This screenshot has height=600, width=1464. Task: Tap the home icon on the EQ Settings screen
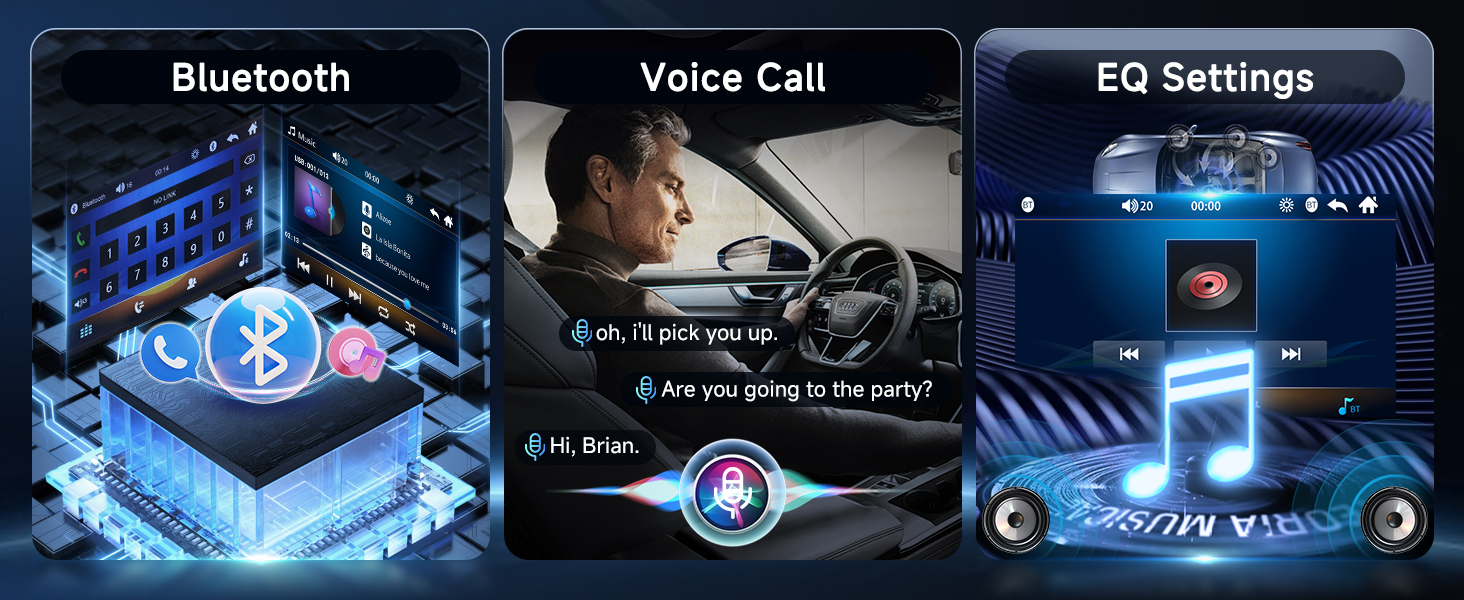[x=1368, y=205]
